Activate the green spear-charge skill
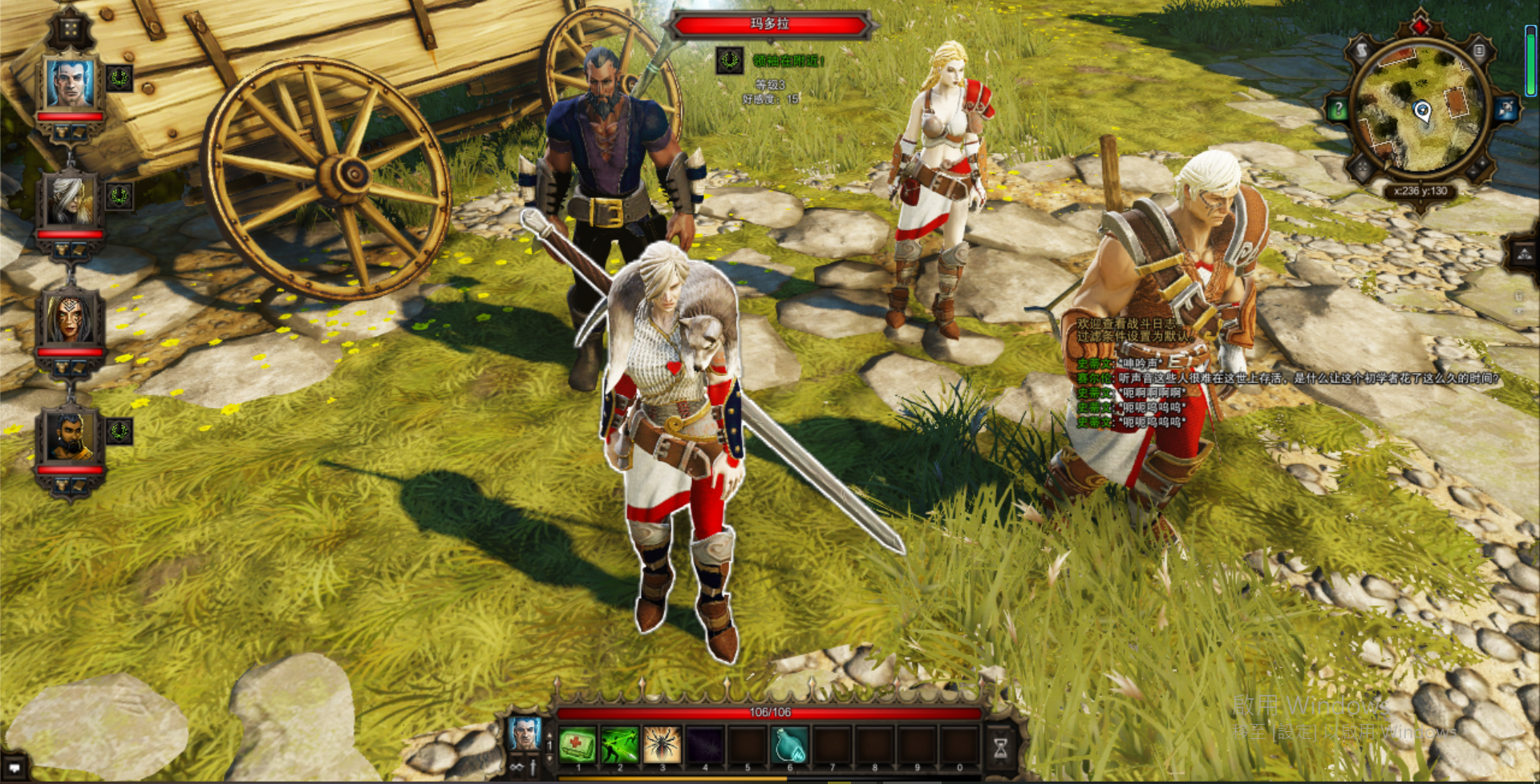Screen dimensions: 1540x784 tap(619, 745)
